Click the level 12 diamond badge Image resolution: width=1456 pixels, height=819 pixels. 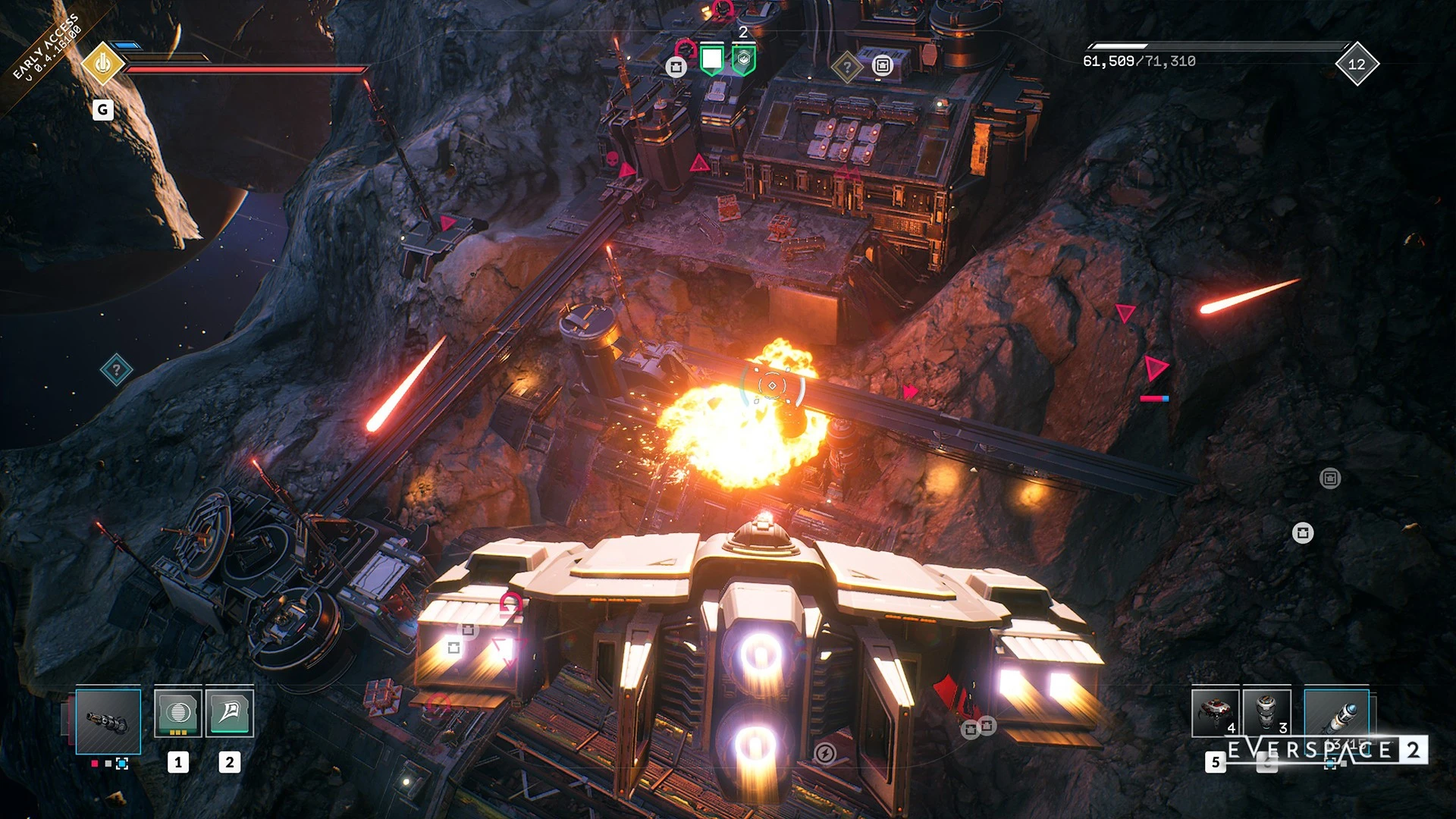pyautogui.click(x=1357, y=64)
